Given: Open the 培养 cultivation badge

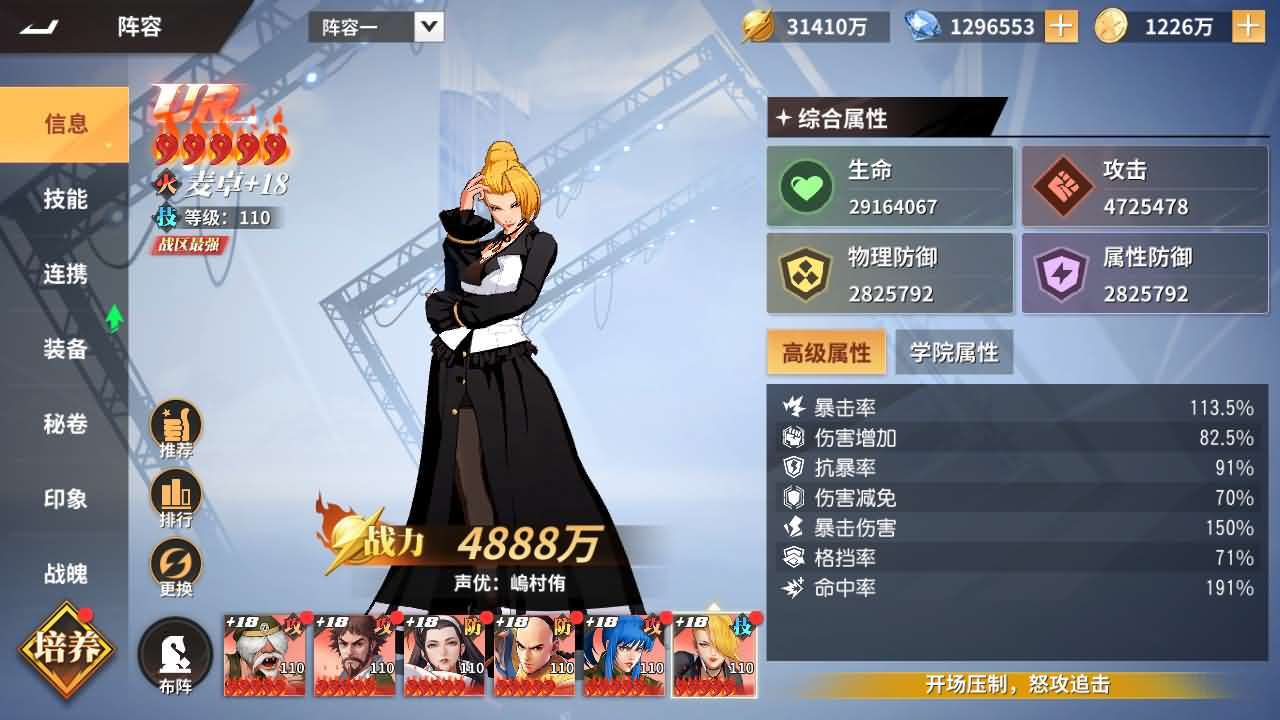Looking at the screenshot, I should pyautogui.click(x=62, y=650).
